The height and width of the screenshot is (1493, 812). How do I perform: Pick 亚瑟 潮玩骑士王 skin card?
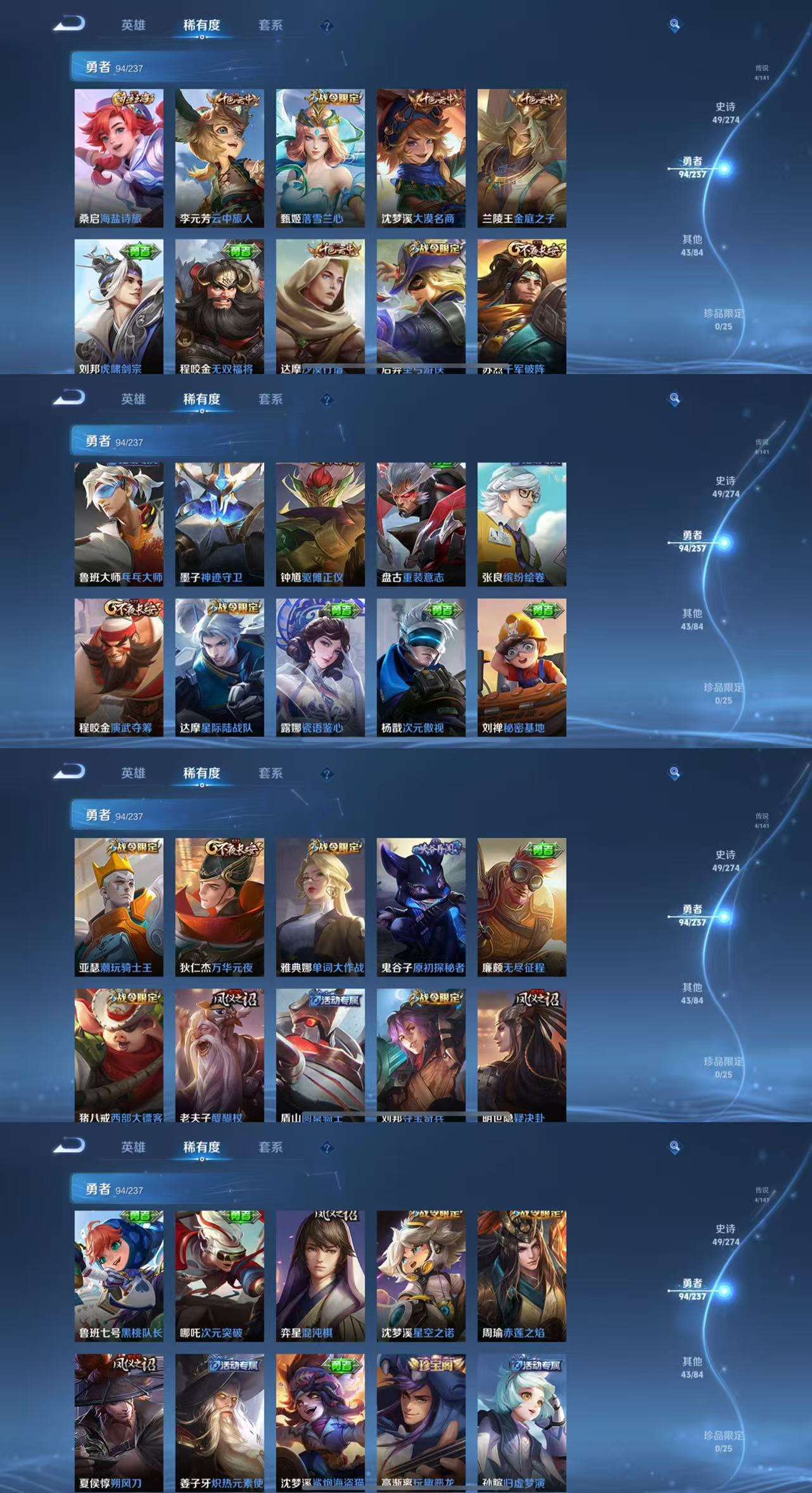[x=118, y=907]
